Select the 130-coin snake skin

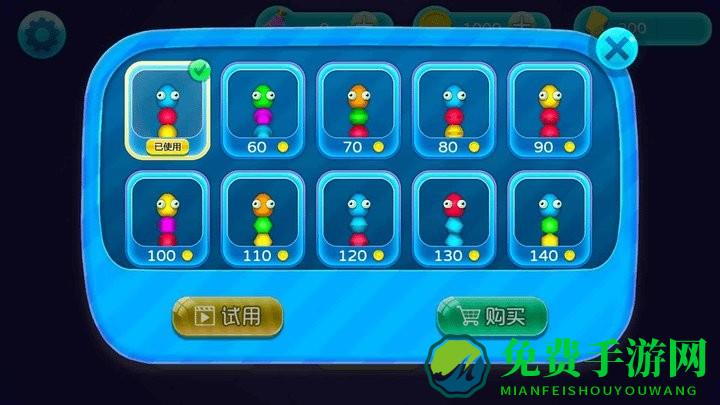[x=456, y=219]
